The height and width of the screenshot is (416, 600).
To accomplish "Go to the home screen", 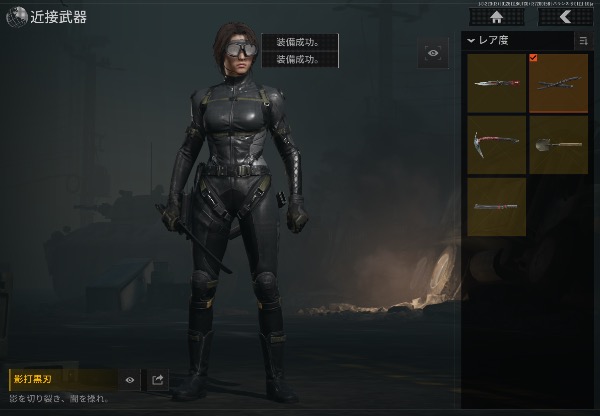I will (x=497, y=17).
